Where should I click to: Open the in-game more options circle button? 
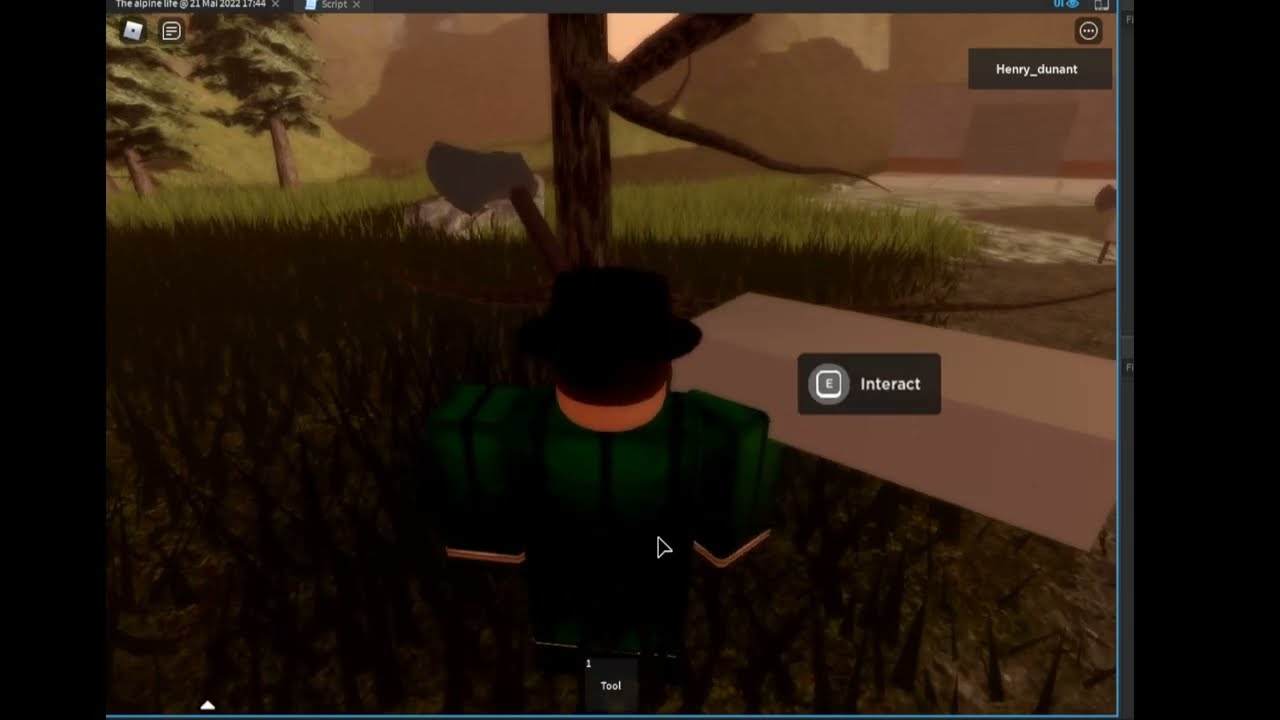point(1088,31)
